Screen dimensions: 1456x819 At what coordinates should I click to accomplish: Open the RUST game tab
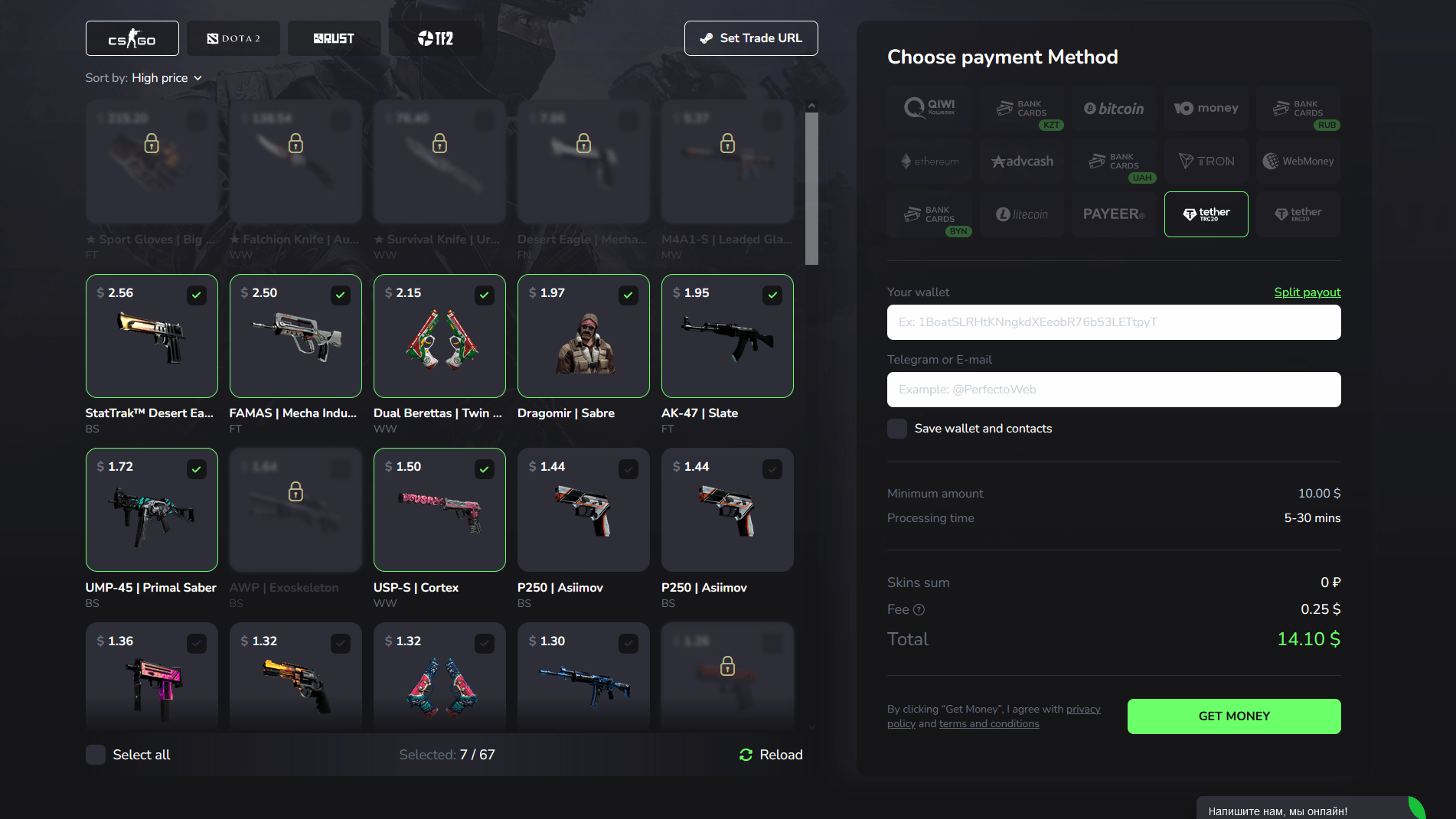(x=335, y=38)
